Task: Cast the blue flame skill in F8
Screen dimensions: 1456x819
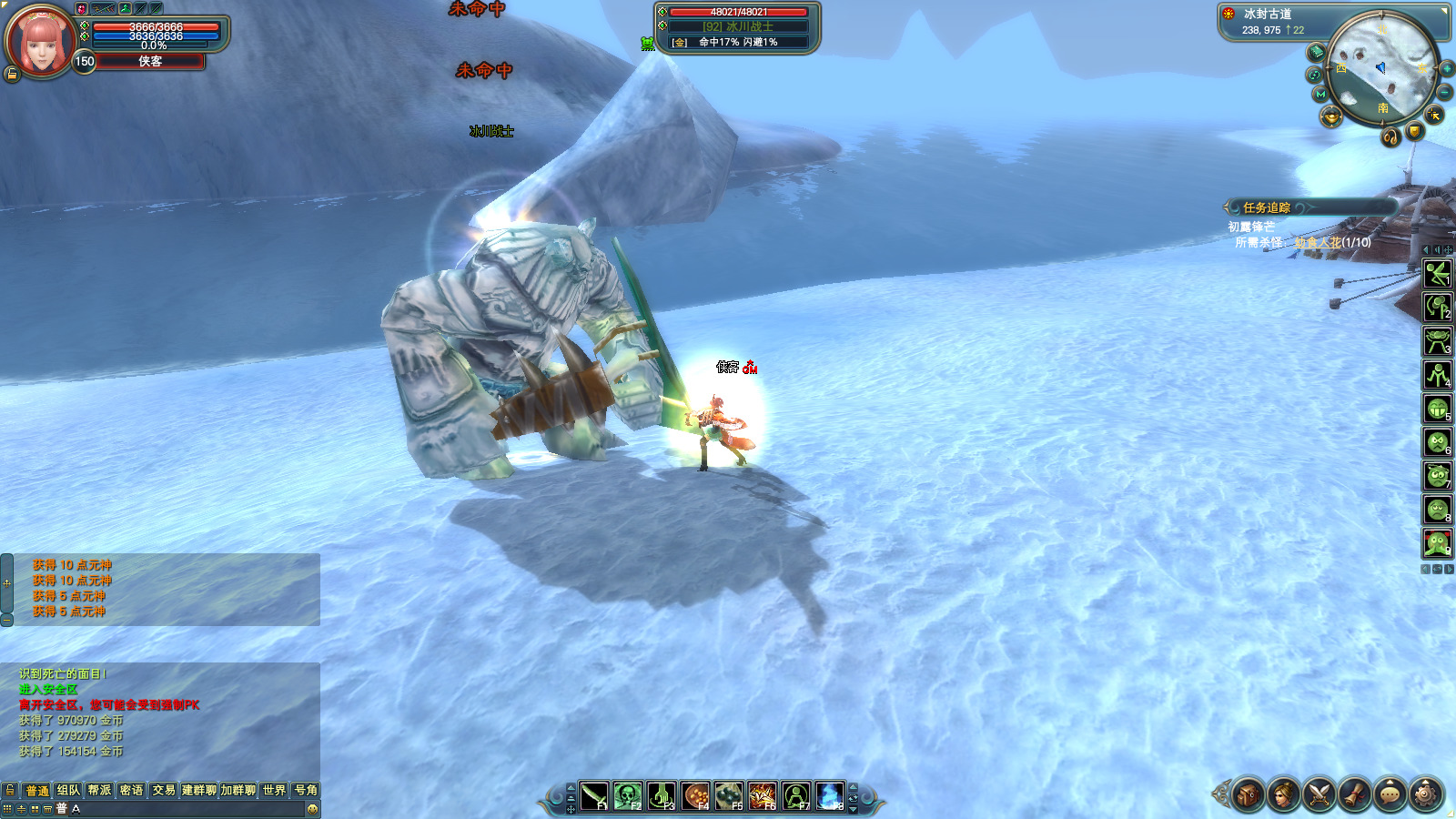Action: pyautogui.click(x=829, y=796)
